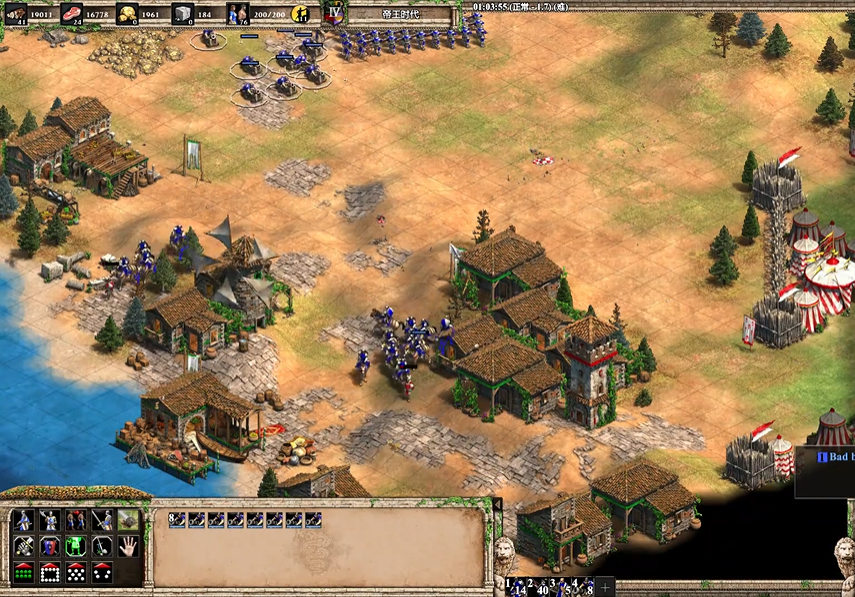
Task: Select the no-attack stance (sword and shield)
Action: click(101, 520)
